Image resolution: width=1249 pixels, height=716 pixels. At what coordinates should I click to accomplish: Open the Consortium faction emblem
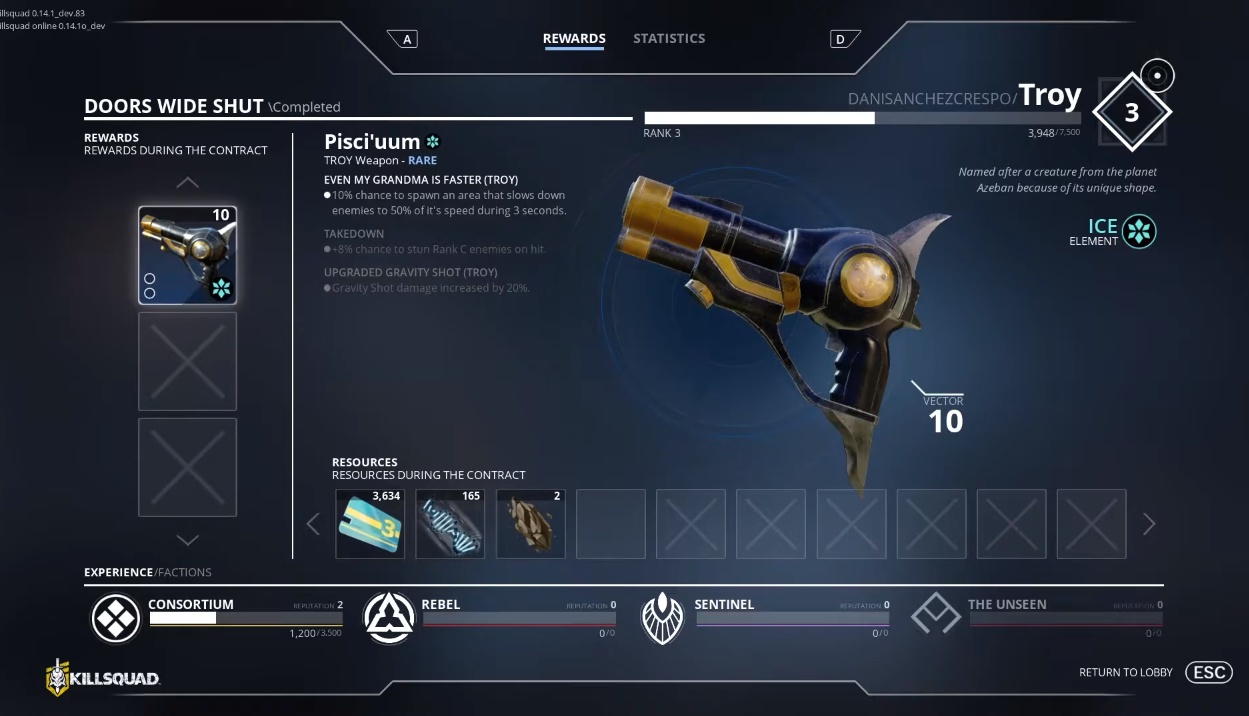[116, 618]
